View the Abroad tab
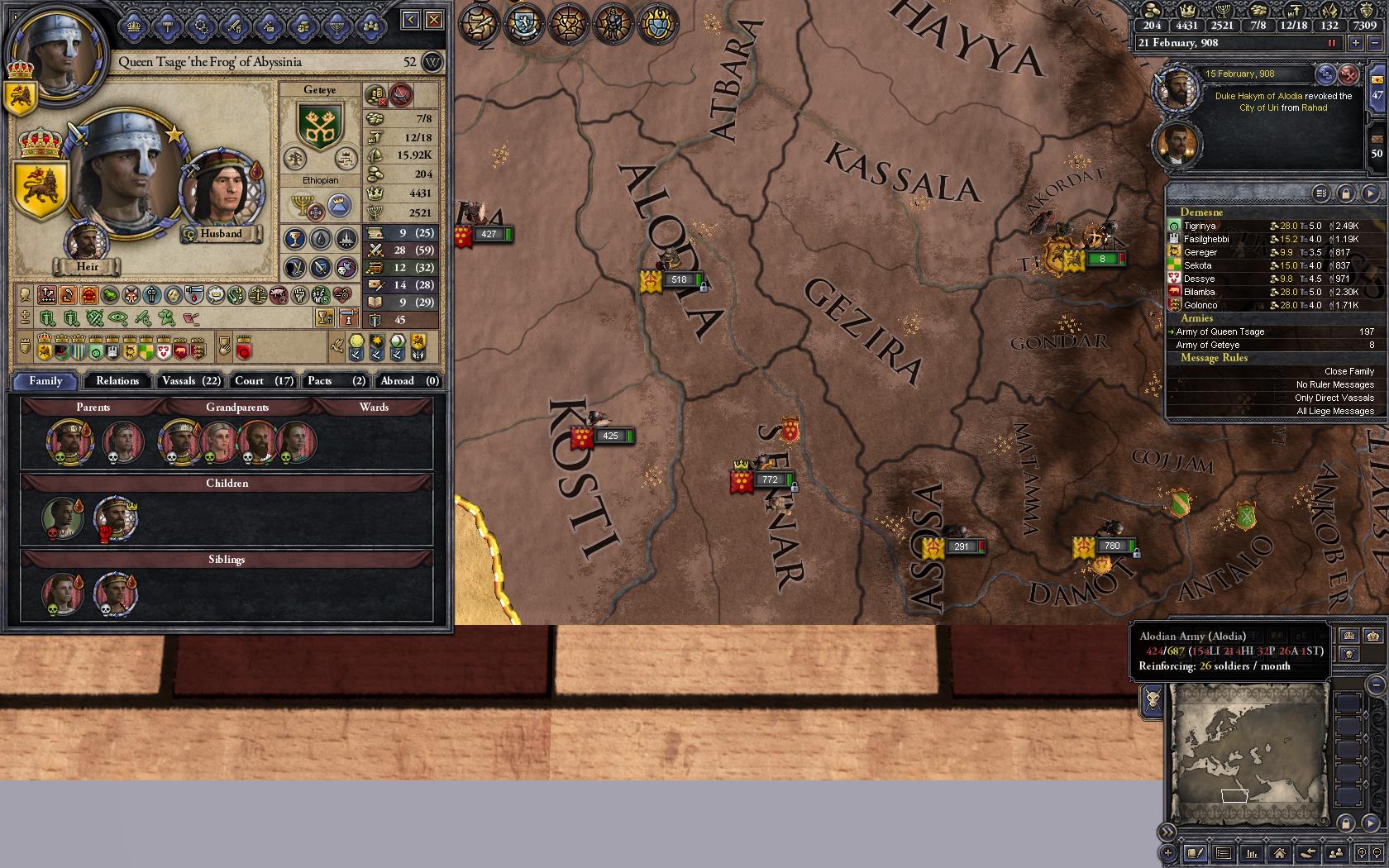The image size is (1389, 868). (x=408, y=381)
